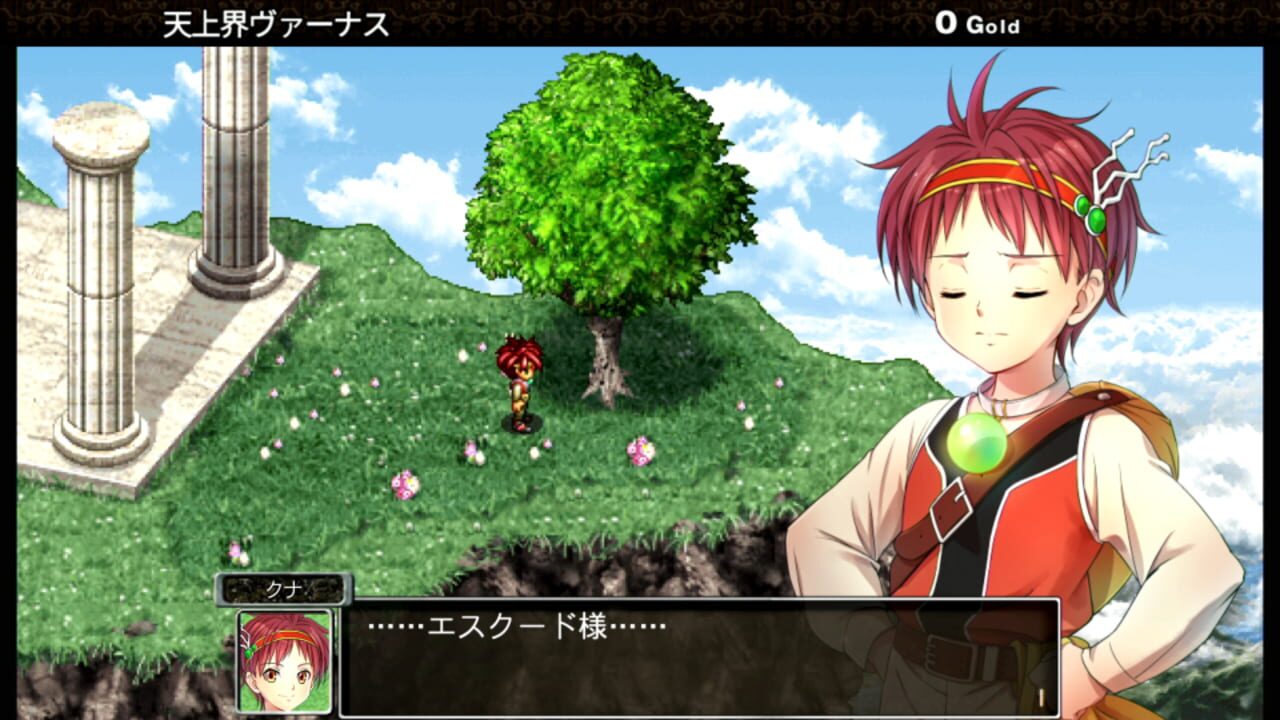Viewport: 1280px width, 720px height.
Task: Click the Gold counter in status bar
Action: click(975, 25)
